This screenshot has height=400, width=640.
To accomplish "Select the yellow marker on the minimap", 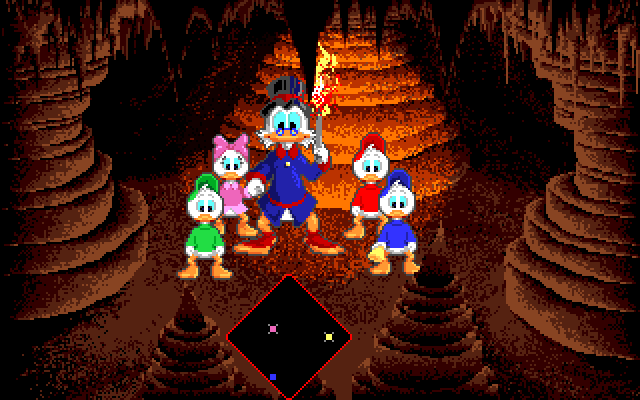I will click(329, 337).
